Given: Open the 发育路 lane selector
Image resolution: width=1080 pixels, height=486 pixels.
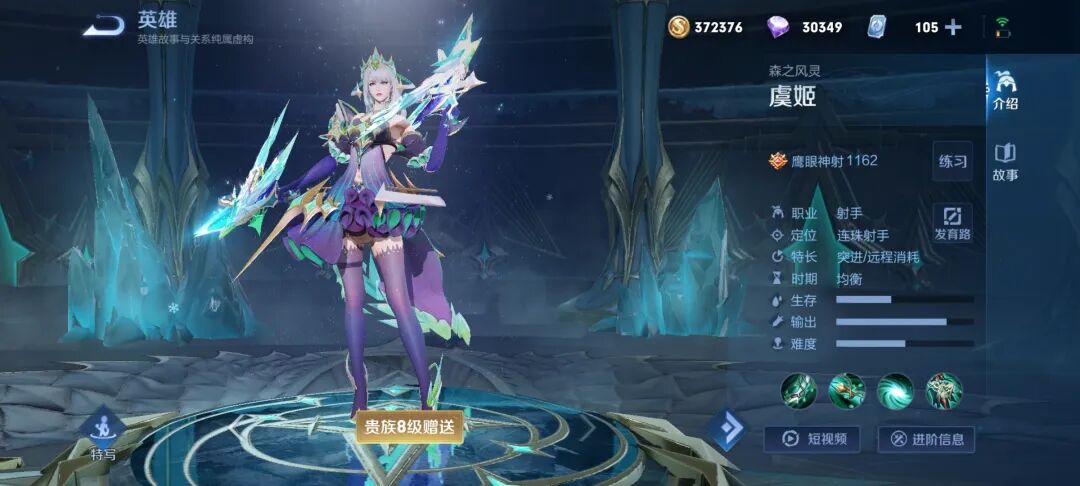Looking at the screenshot, I should [952, 222].
